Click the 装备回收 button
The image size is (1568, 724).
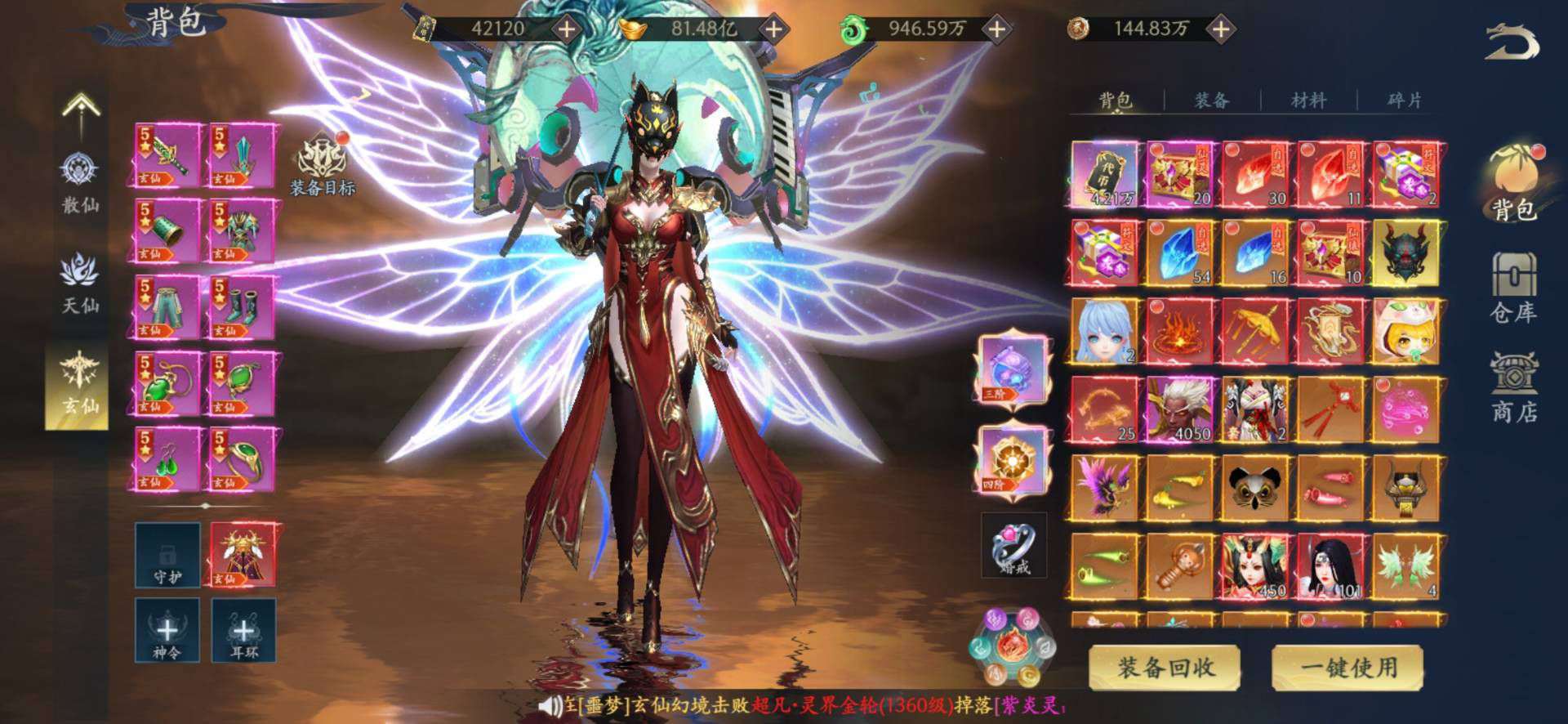(1165, 668)
